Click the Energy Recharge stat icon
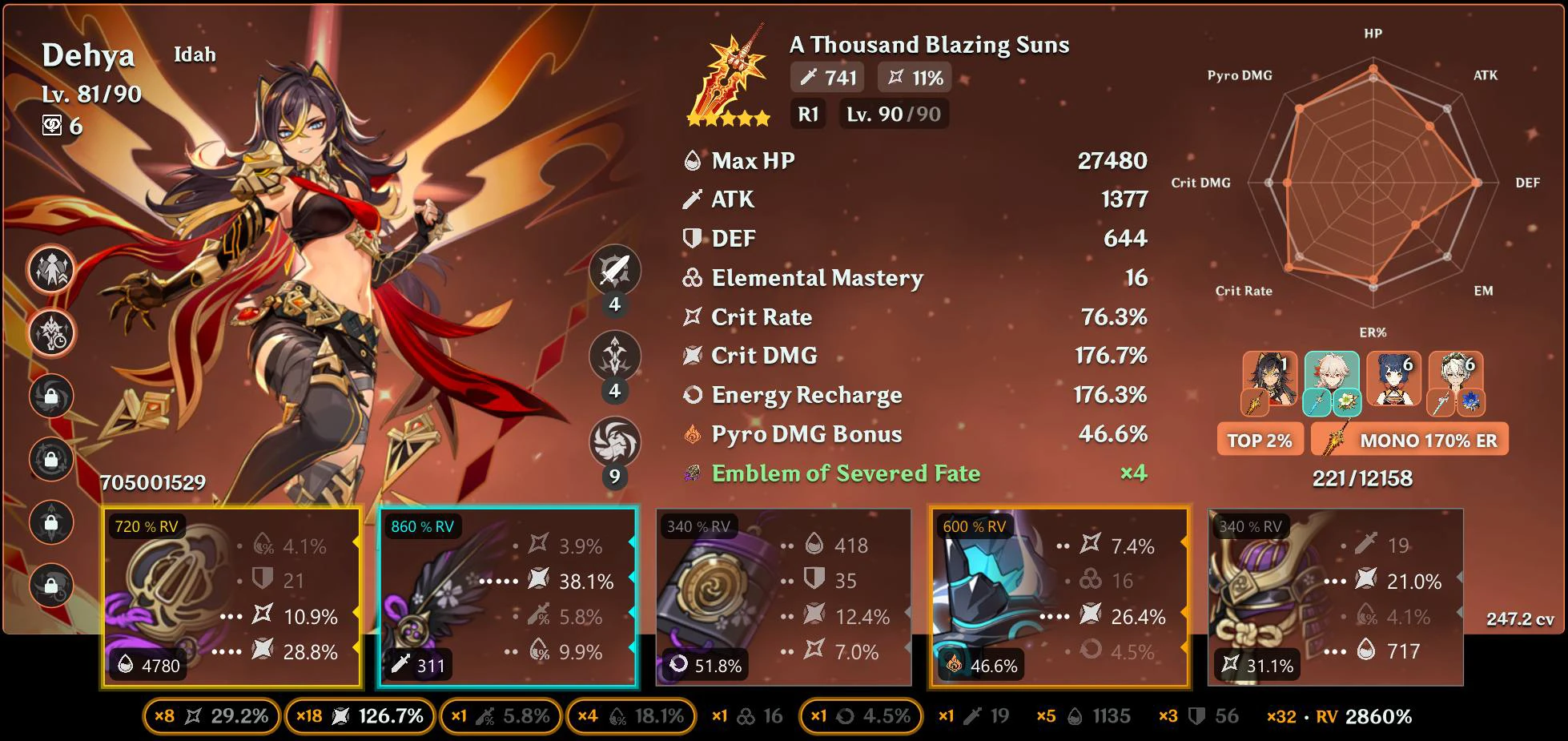The width and height of the screenshot is (1568, 741). [x=690, y=396]
